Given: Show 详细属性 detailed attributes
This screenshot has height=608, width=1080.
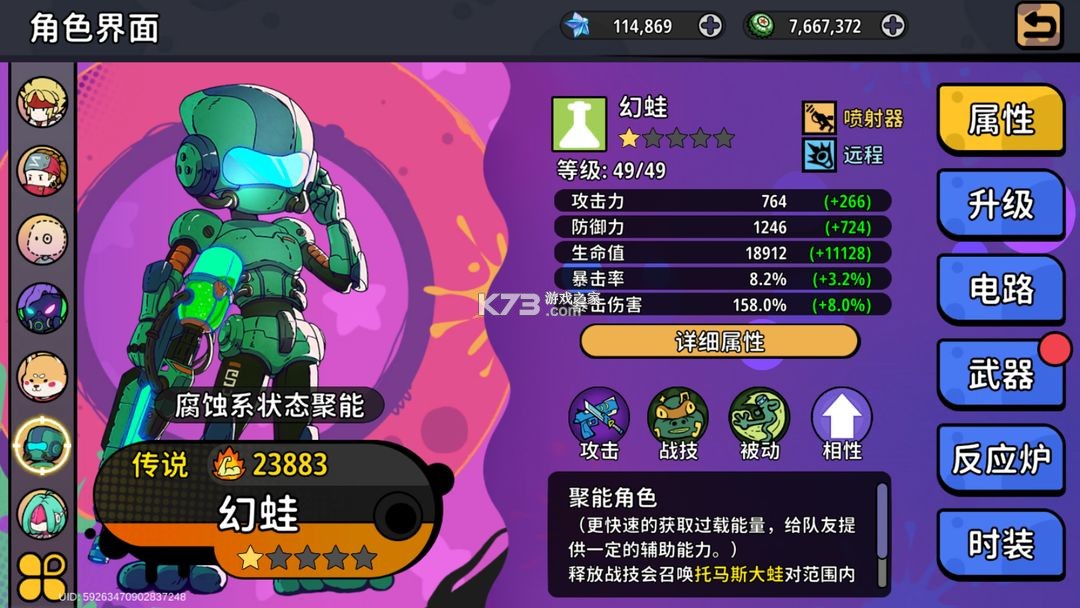Looking at the screenshot, I should coord(719,342).
